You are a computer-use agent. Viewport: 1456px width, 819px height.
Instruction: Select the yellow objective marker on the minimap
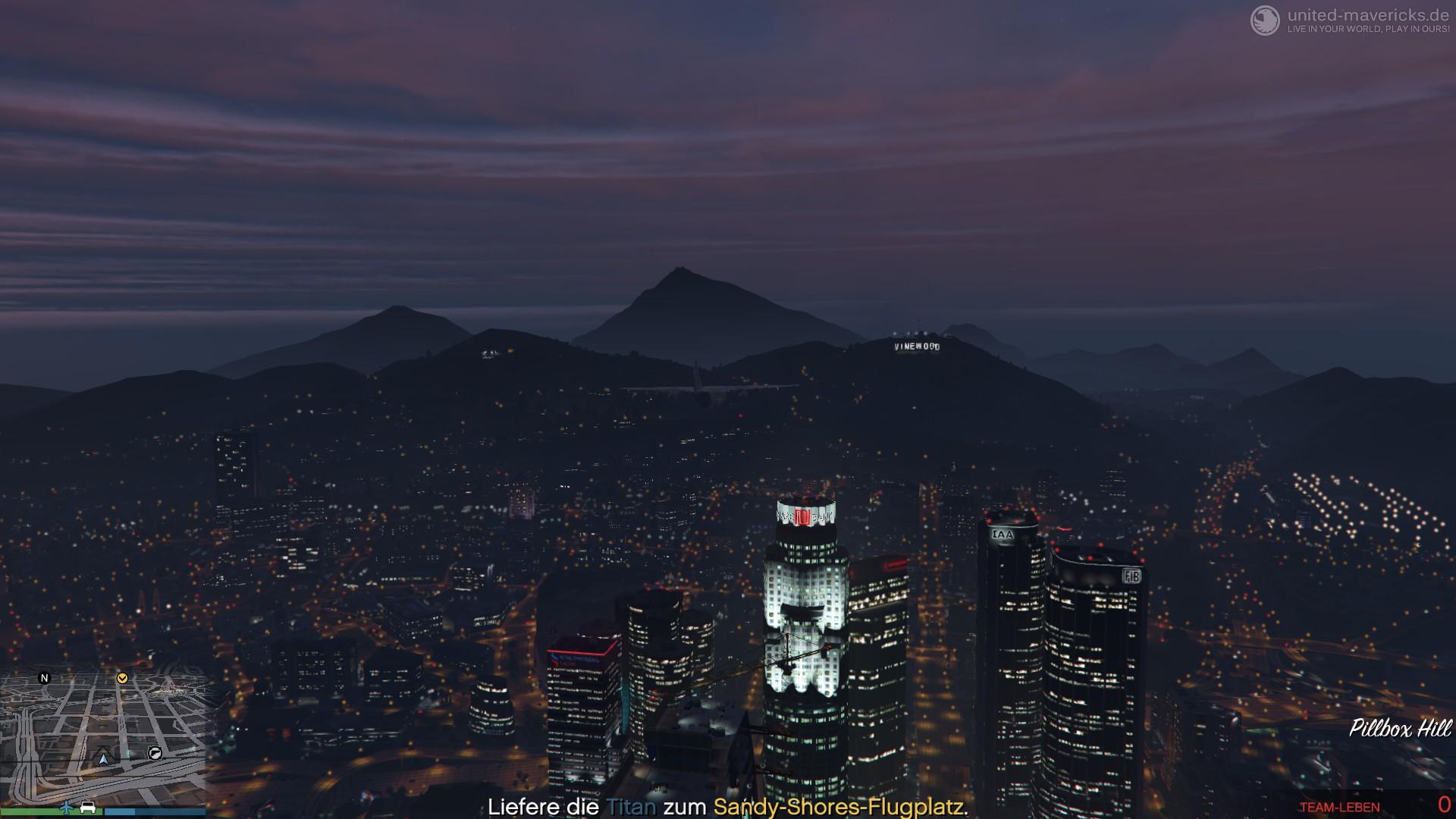(x=122, y=678)
